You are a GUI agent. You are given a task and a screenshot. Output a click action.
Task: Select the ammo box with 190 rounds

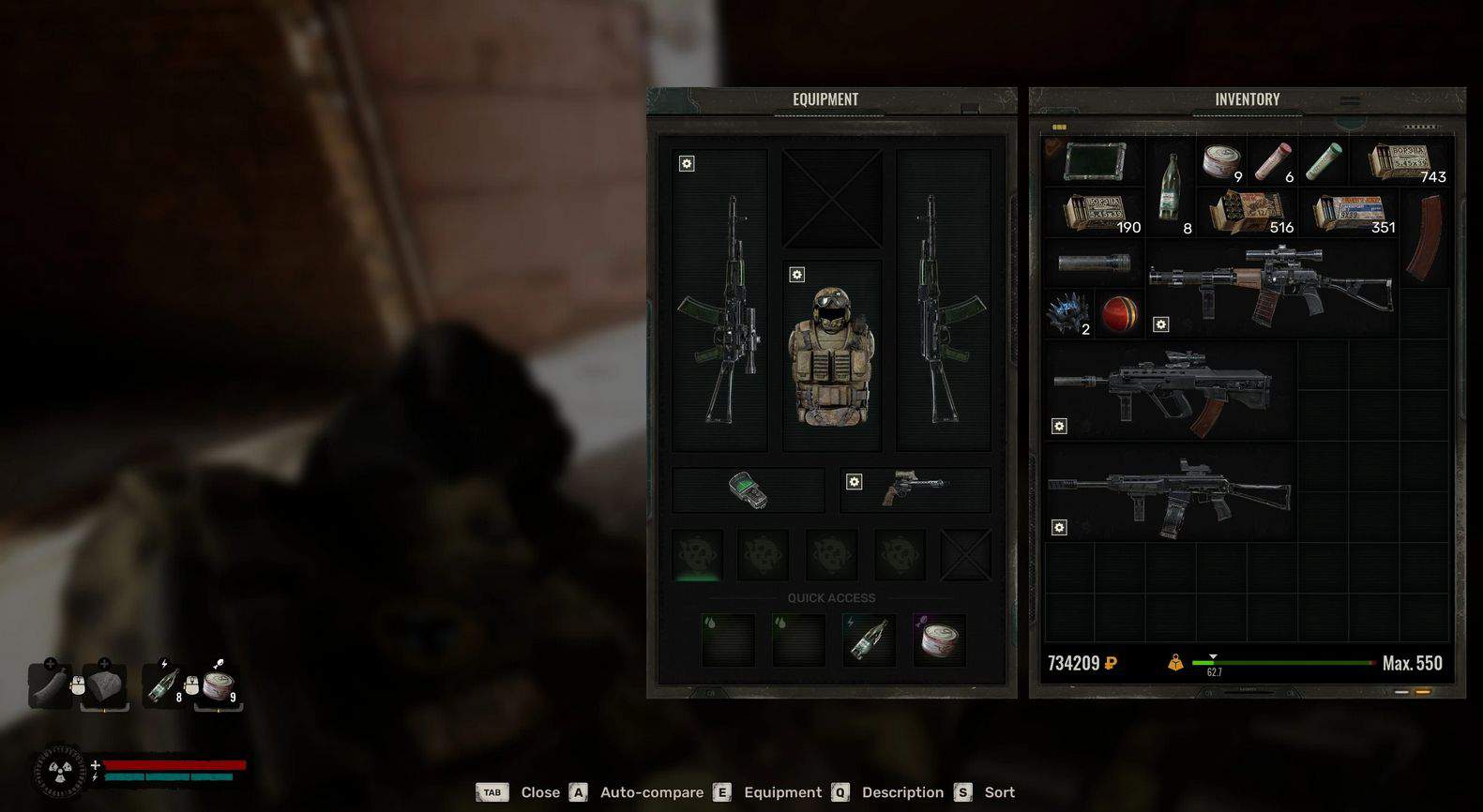tap(1093, 212)
